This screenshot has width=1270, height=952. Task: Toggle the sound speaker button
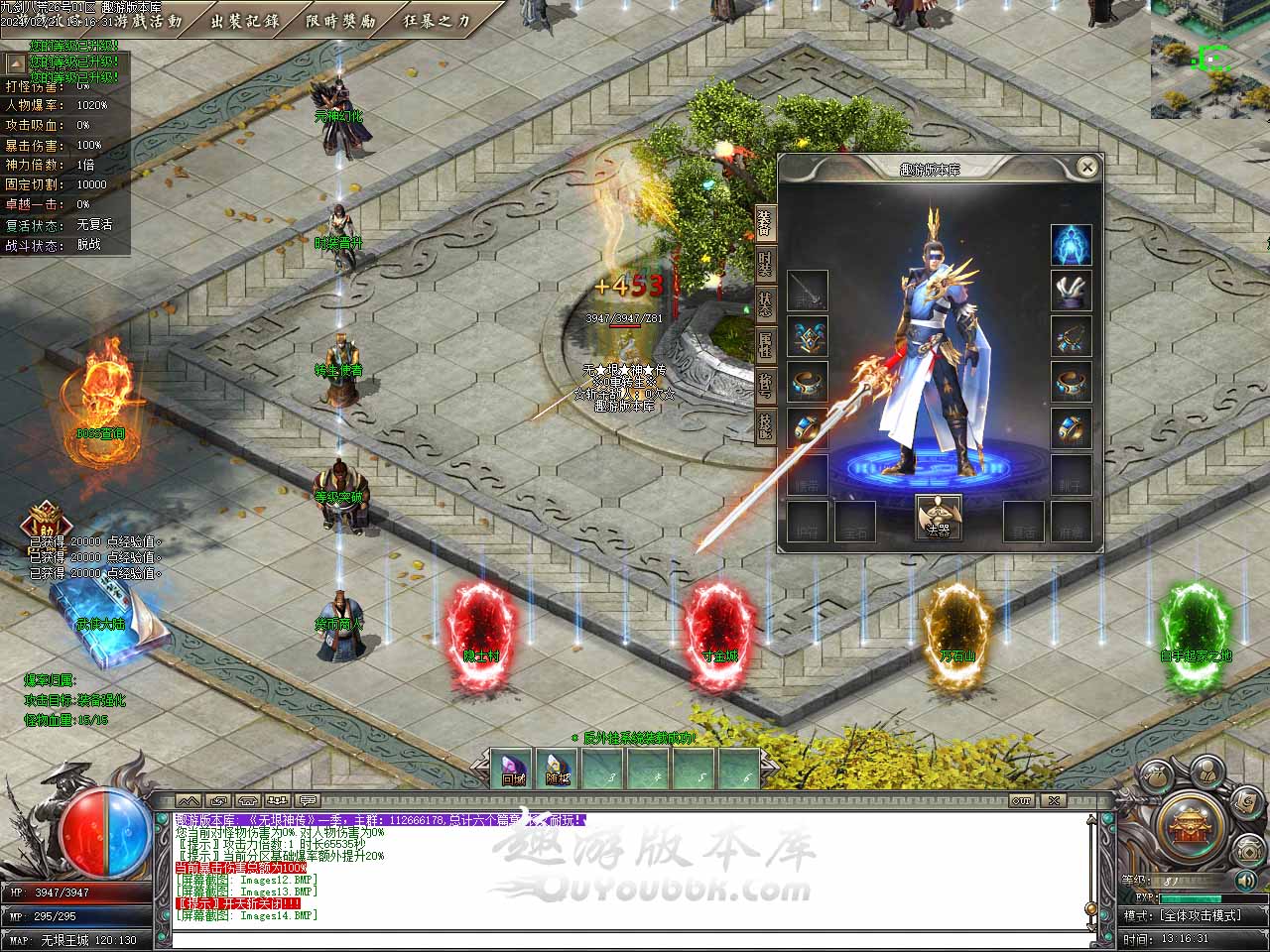tap(1246, 879)
